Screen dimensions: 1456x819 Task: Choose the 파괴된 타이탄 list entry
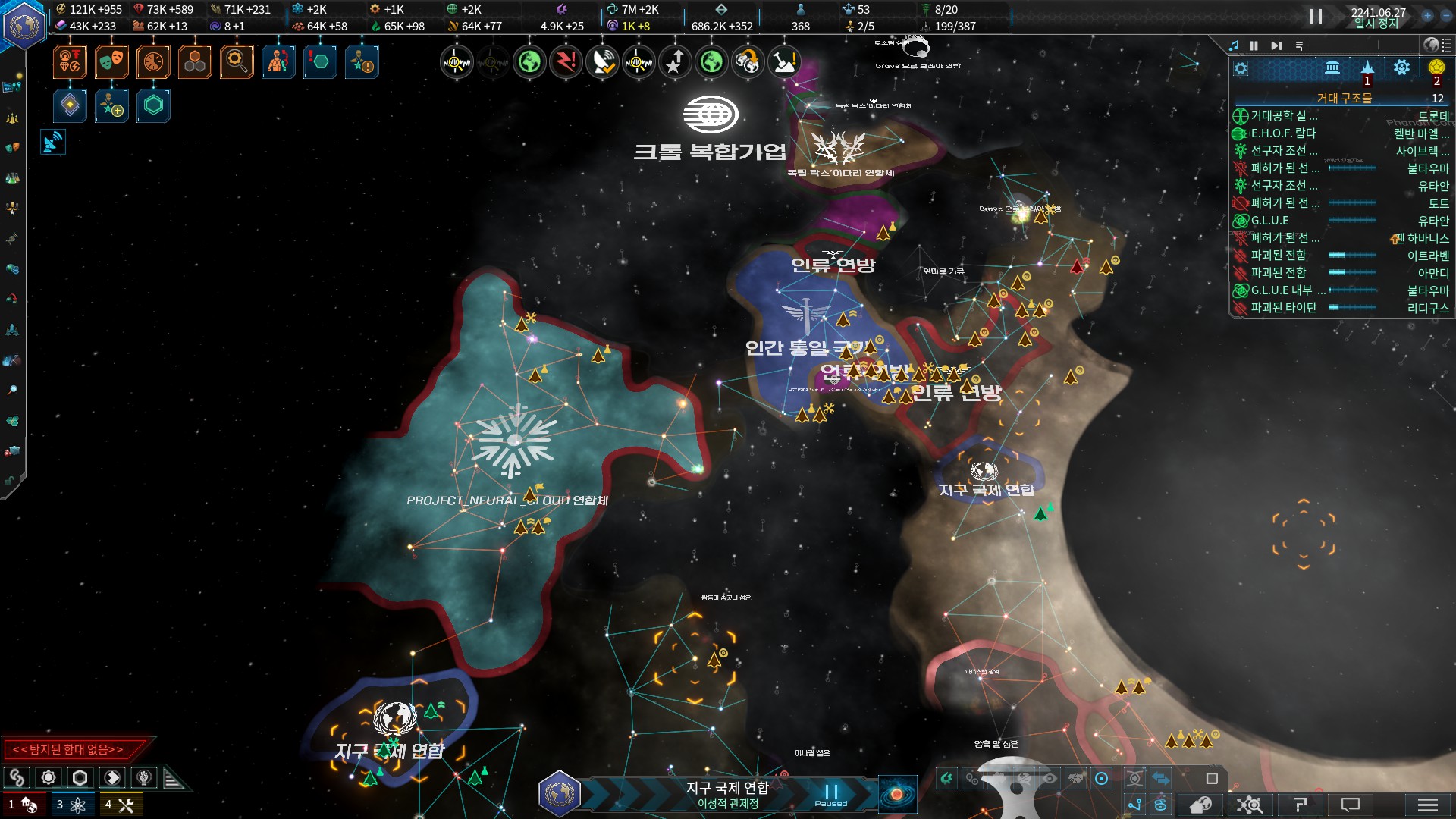pyautogui.click(x=1283, y=308)
